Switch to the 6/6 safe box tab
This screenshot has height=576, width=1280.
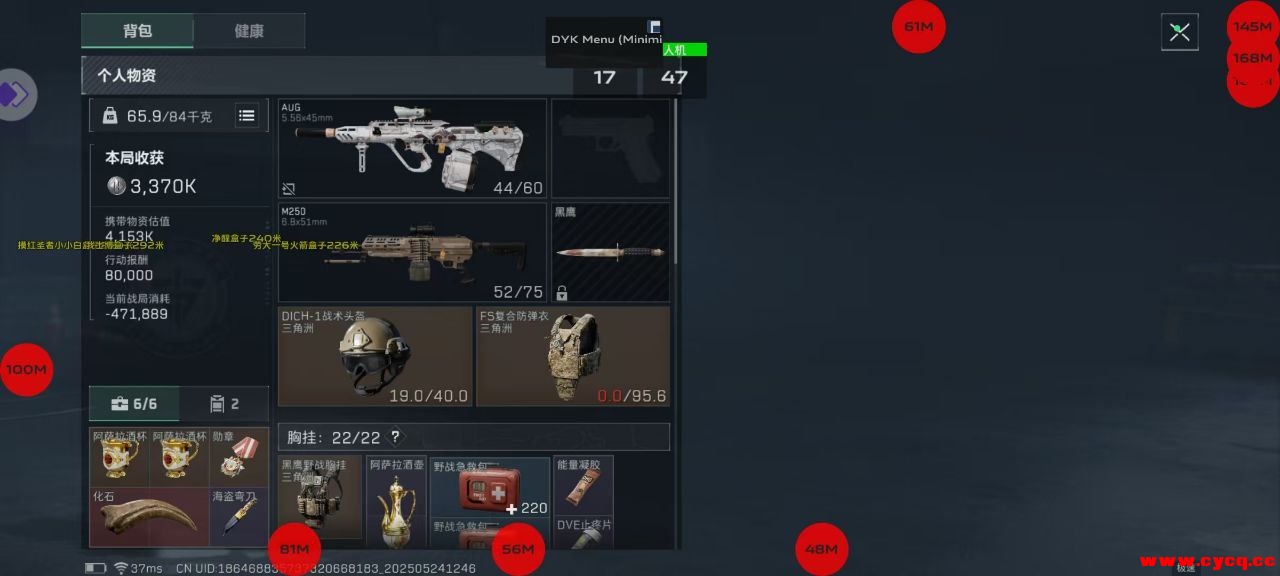point(135,404)
